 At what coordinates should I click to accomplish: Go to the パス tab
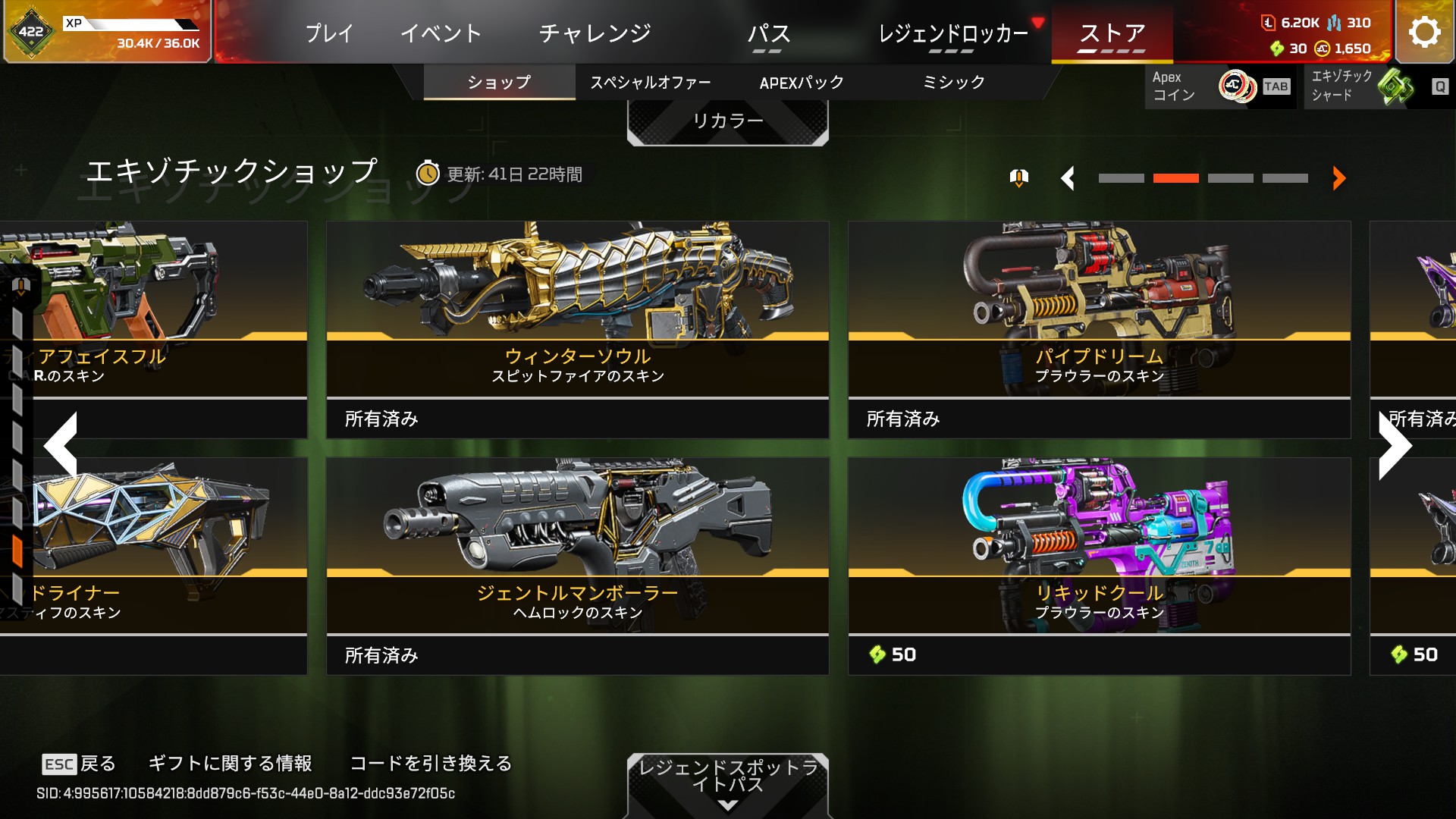(x=768, y=33)
